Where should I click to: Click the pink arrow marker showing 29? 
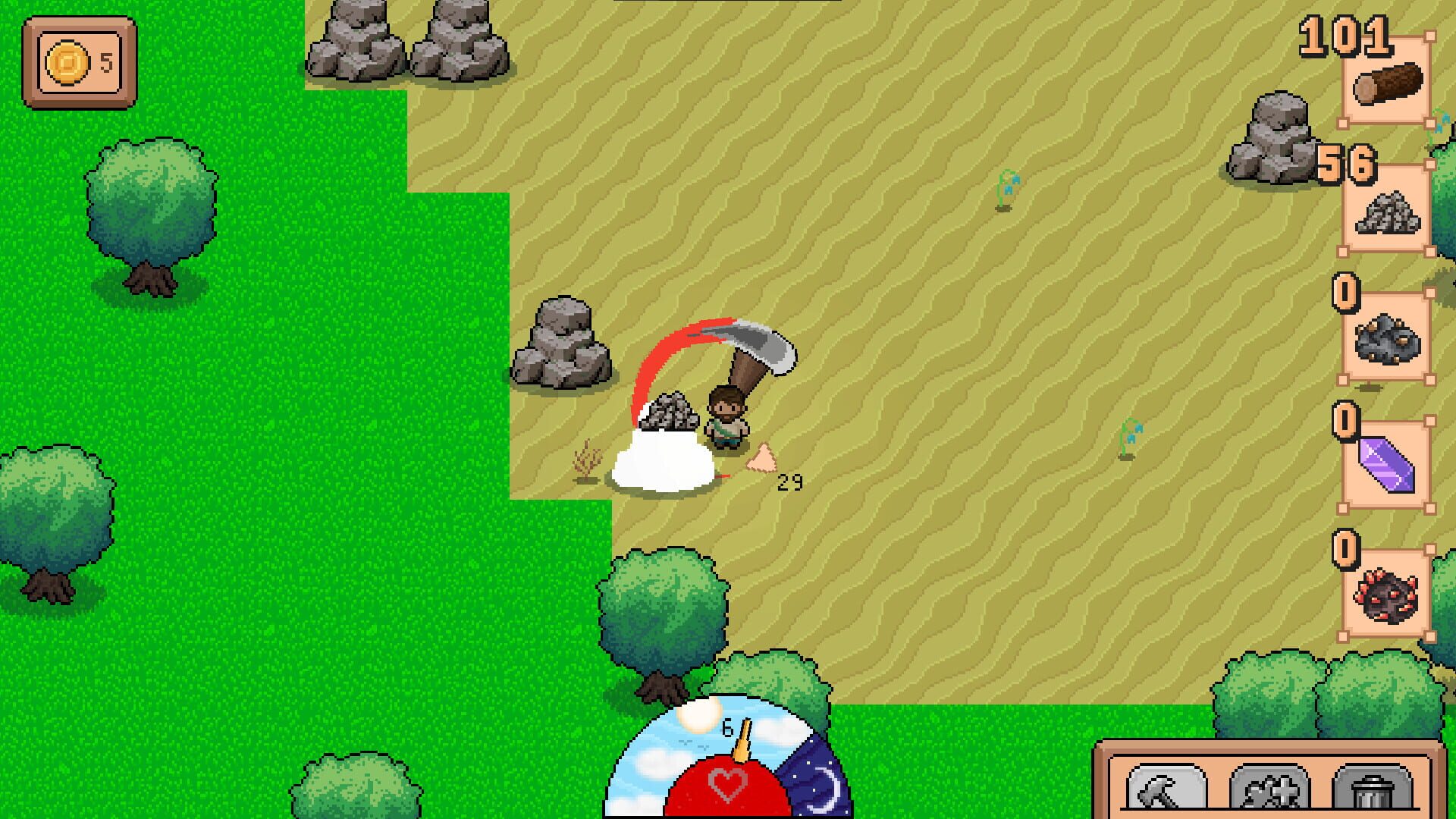pyautogui.click(x=762, y=457)
